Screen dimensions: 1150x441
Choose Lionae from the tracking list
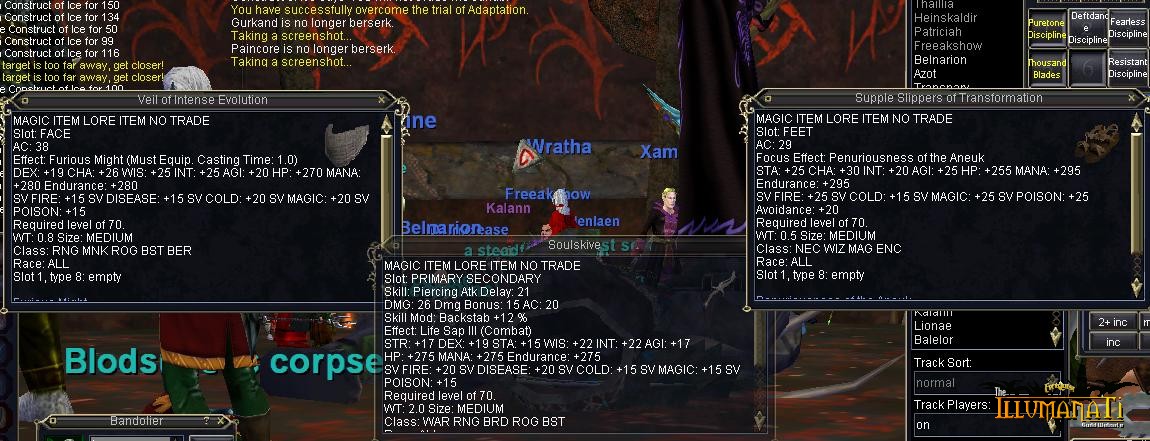(x=933, y=326)
